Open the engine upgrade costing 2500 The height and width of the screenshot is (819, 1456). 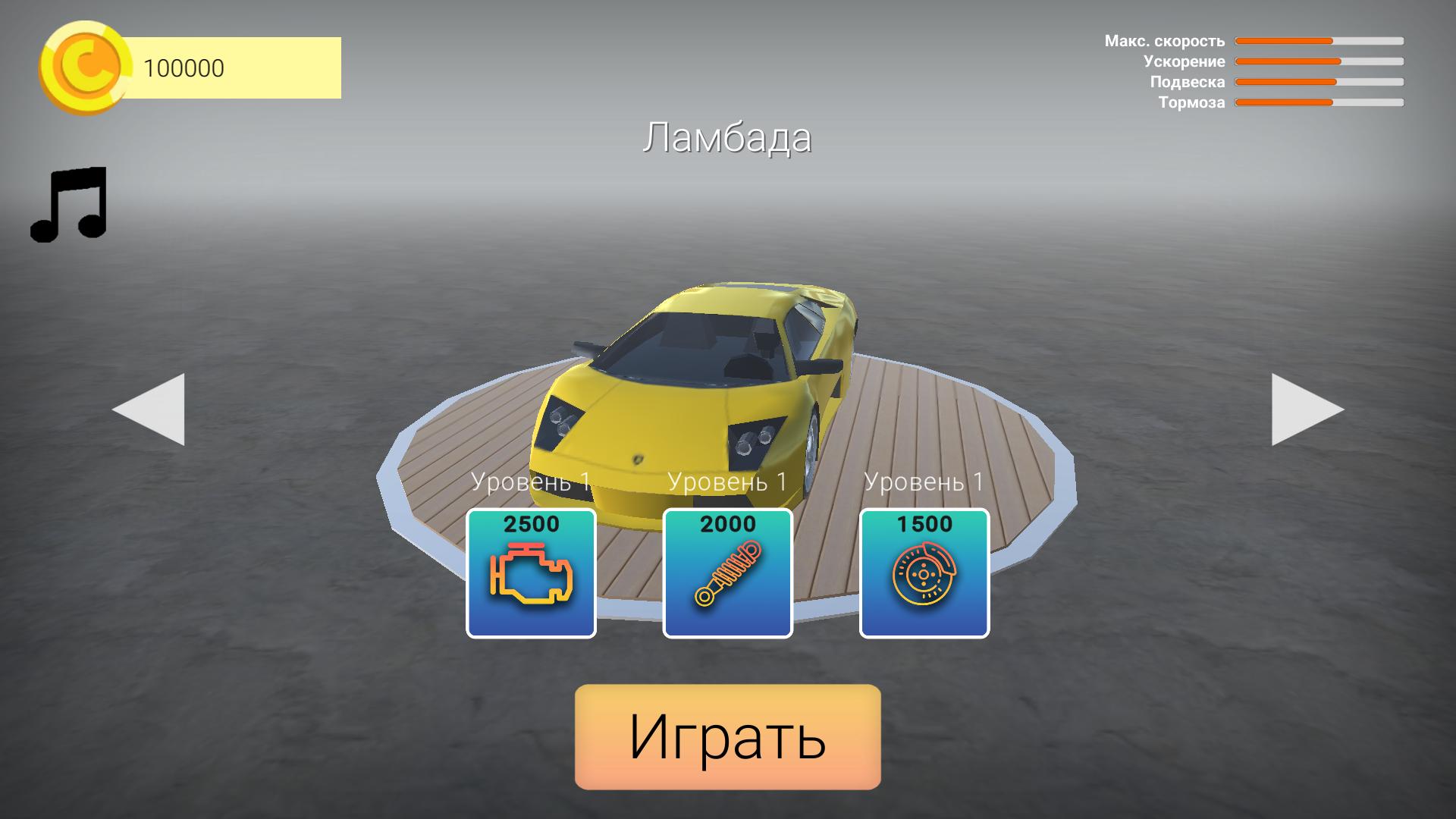531,573
